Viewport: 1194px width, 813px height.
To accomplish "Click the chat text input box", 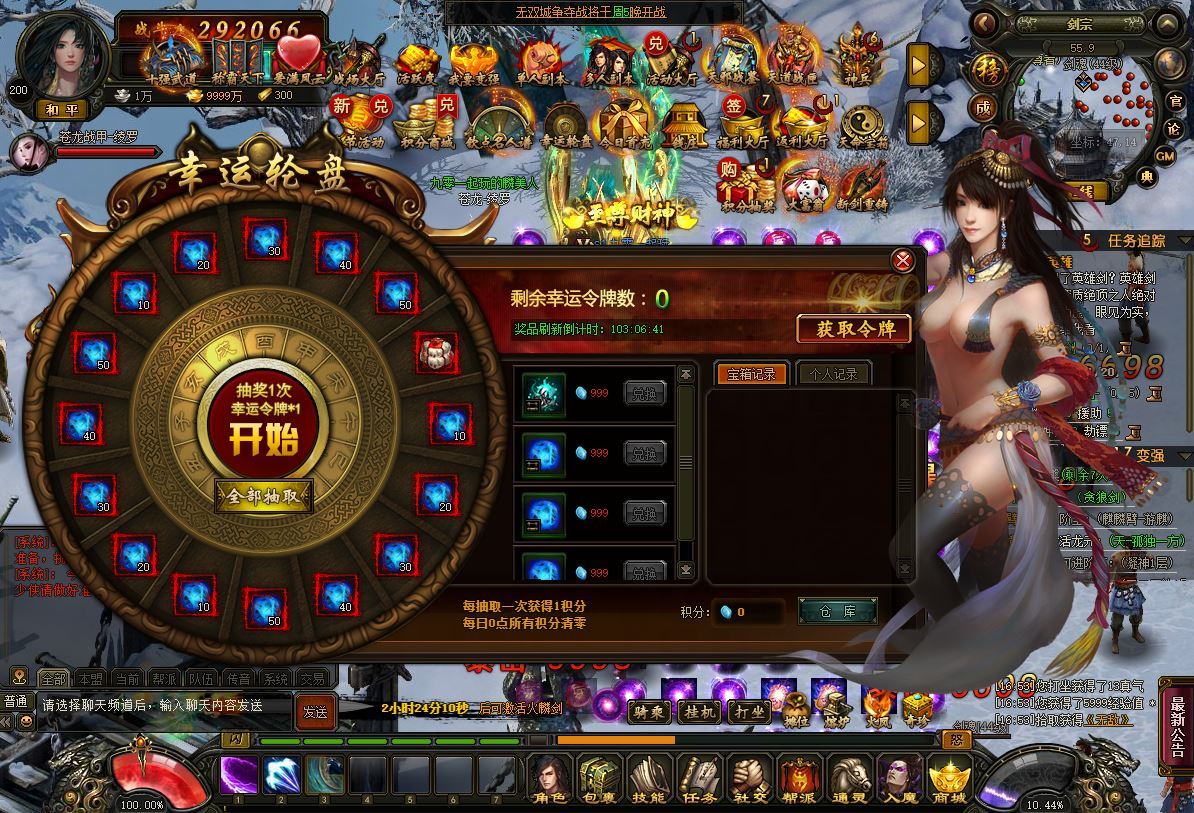I will click(x=165, y=705).
